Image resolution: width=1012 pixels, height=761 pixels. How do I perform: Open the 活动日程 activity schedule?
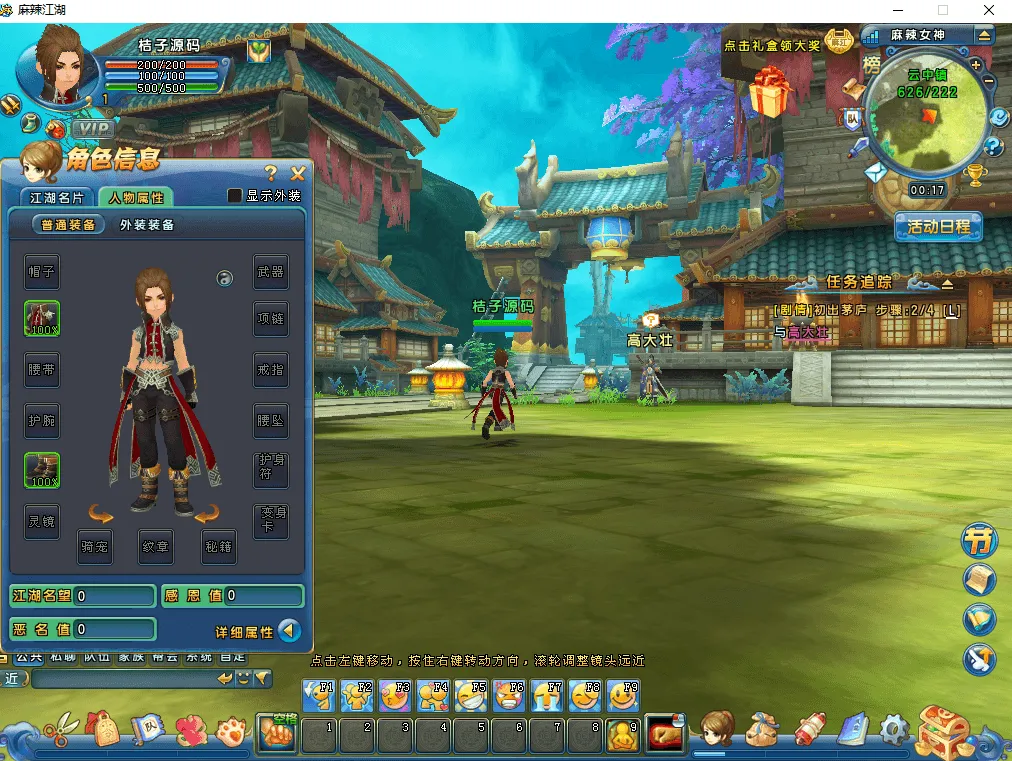coord(938,226)
